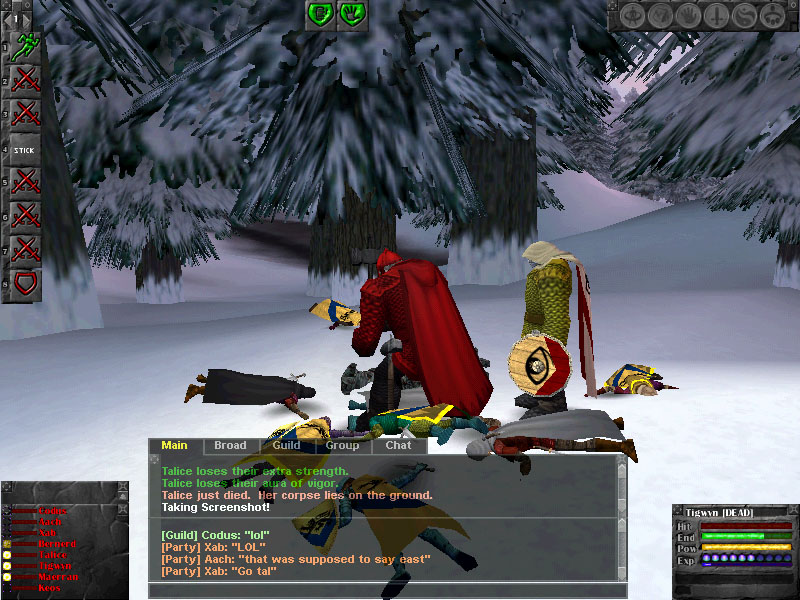800x600 pixels.
Task: Select Bernerd in the group list
Action: [56, 544]
